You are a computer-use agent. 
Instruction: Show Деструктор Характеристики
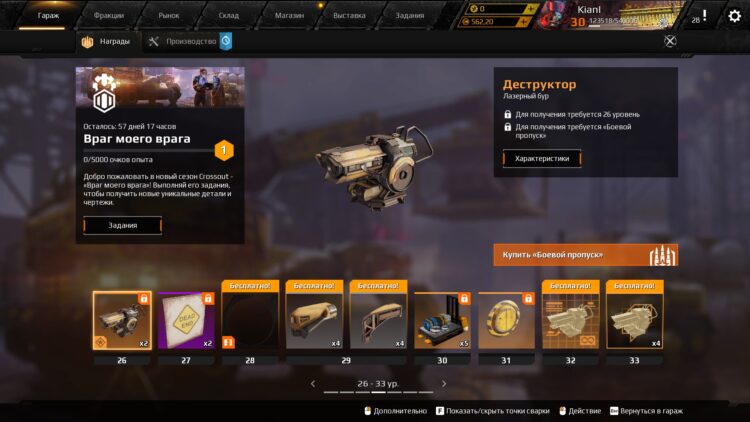point(541,158)
